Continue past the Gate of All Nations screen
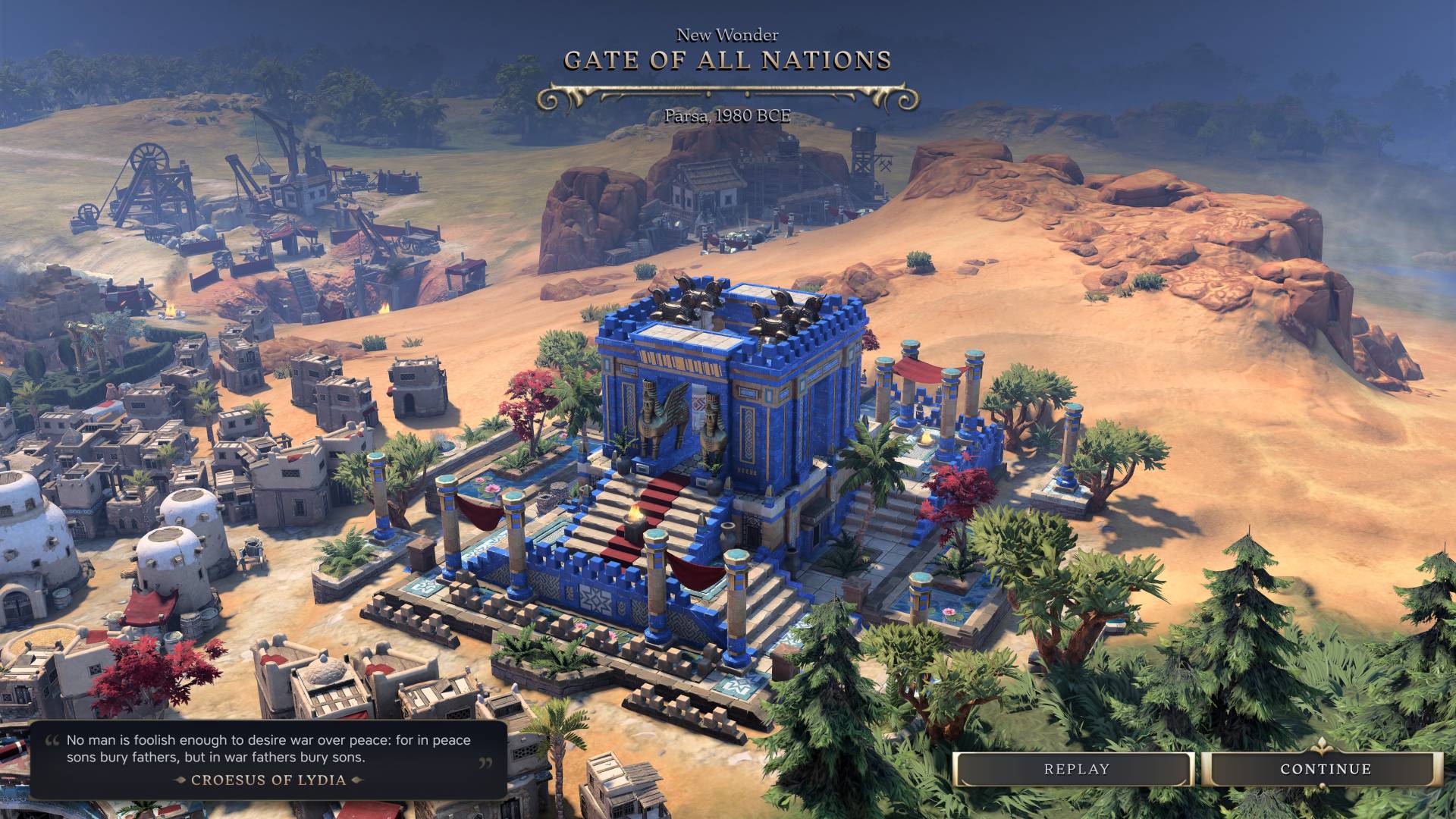The width and height of the screenshot is (1456, 819). click(x=1325, y=769)
